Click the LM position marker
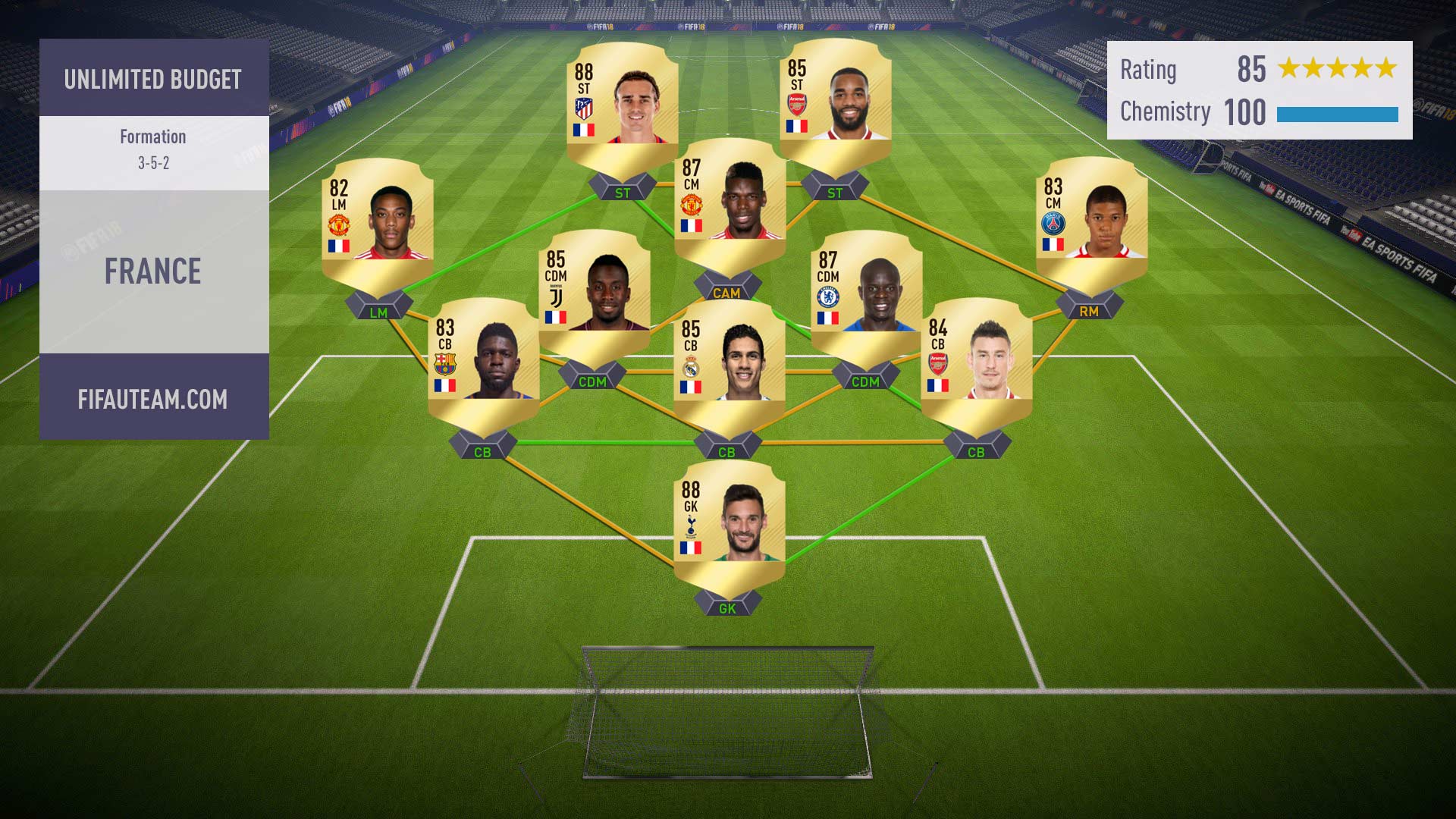 click(378, 312)
